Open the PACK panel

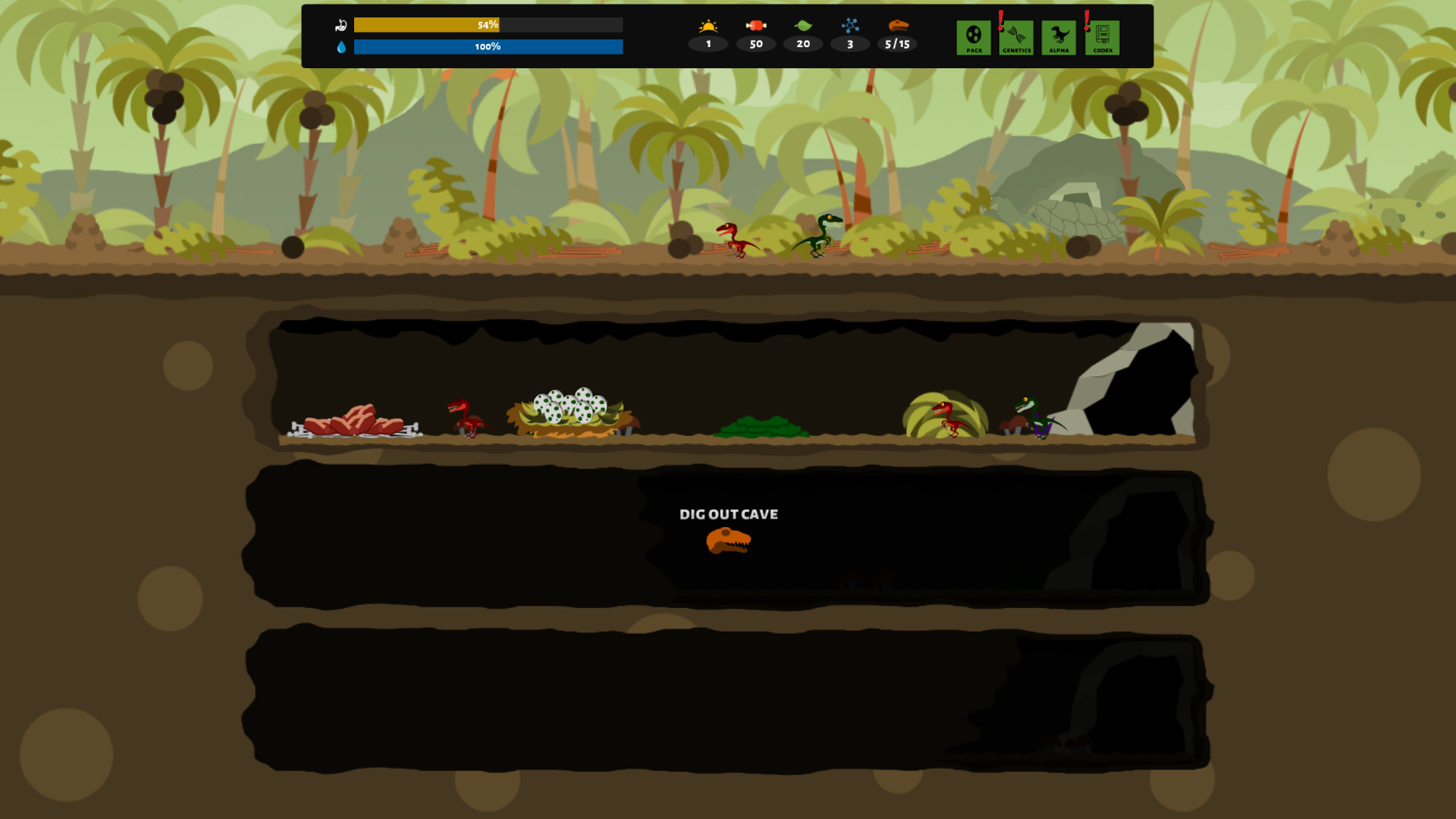(x=973, y=36)
